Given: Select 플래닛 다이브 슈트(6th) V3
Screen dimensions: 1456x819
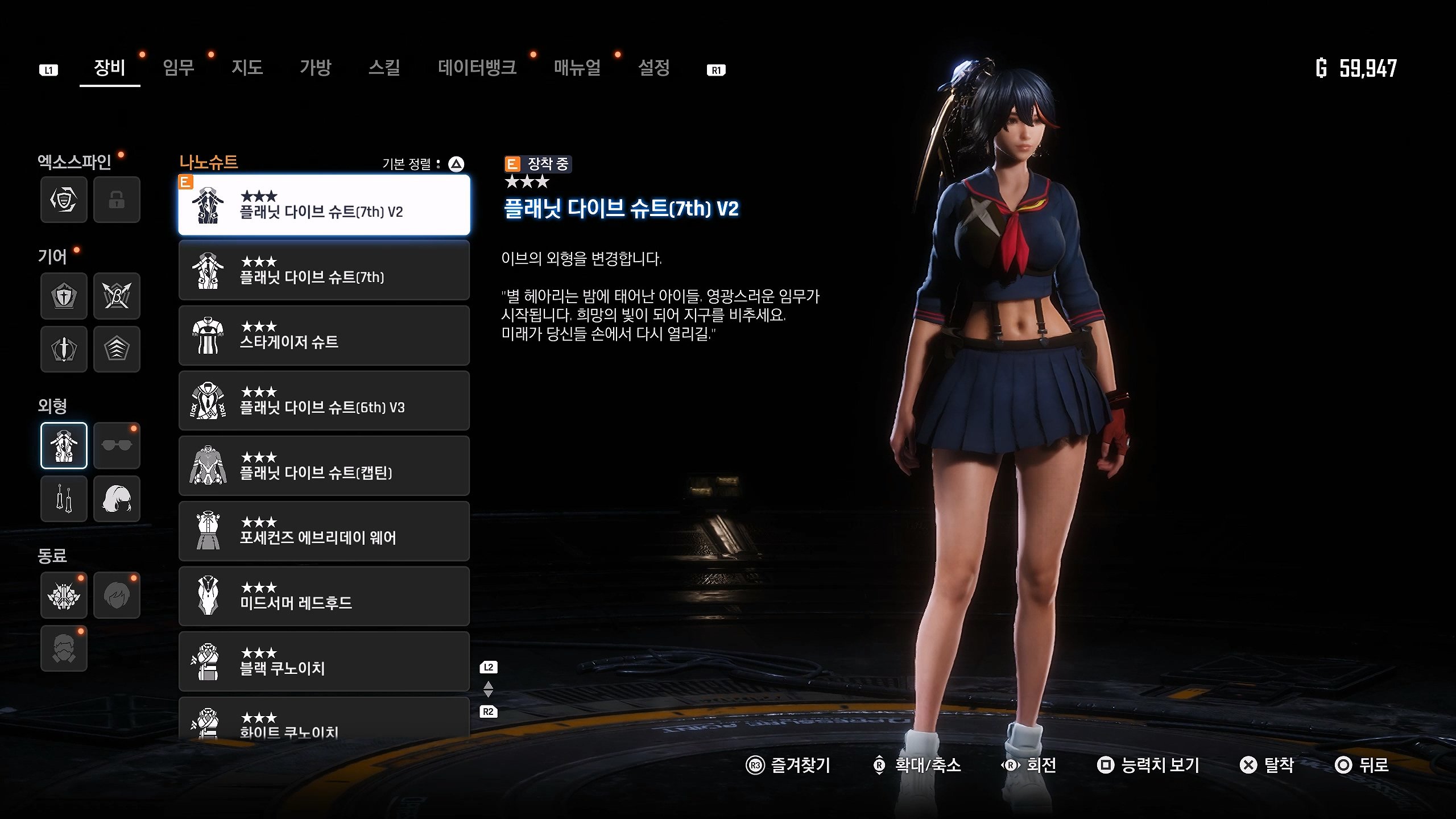Looking at the screenshot, I should tap(324, 401).
